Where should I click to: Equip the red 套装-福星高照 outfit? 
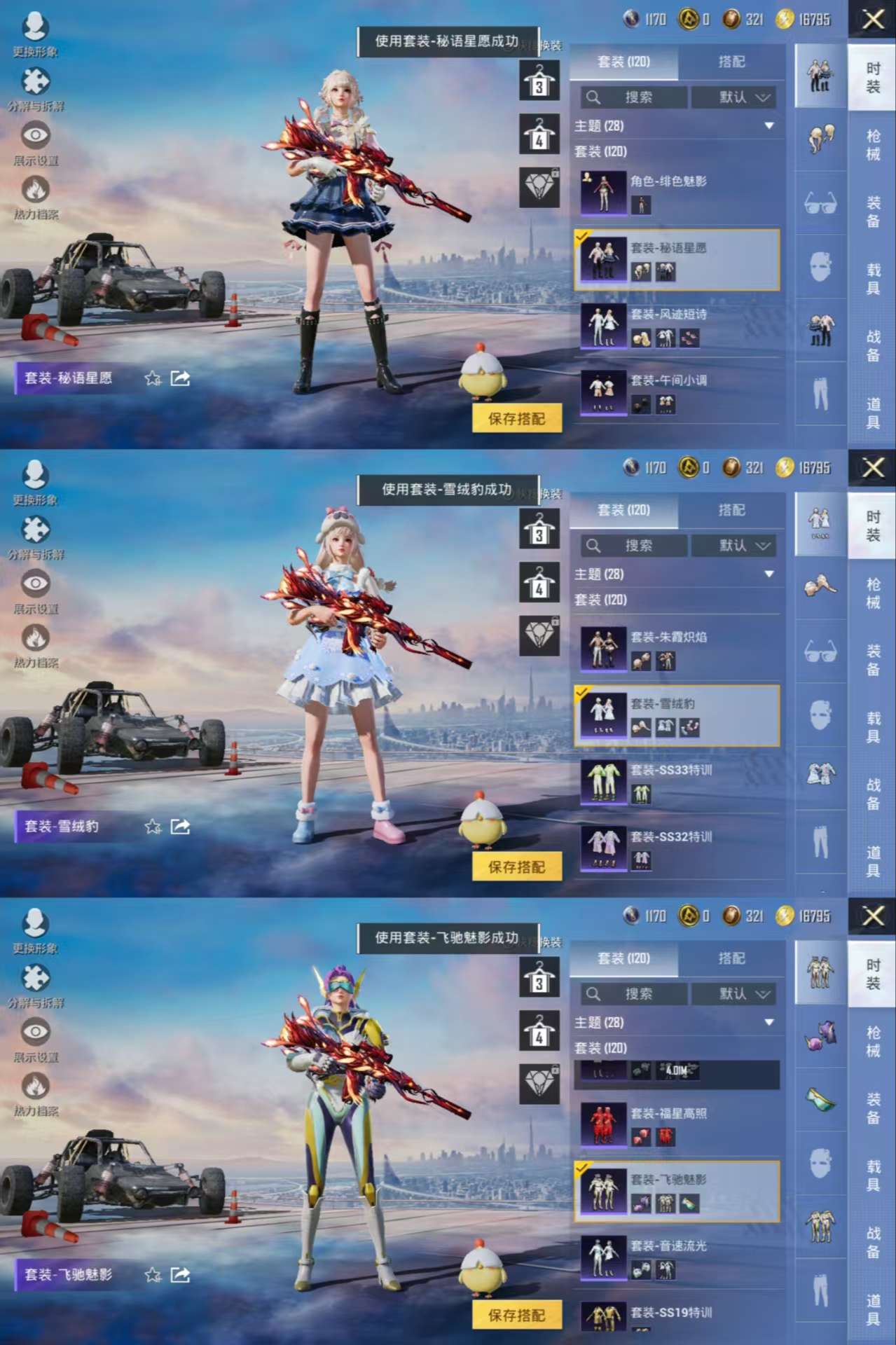677,1125
